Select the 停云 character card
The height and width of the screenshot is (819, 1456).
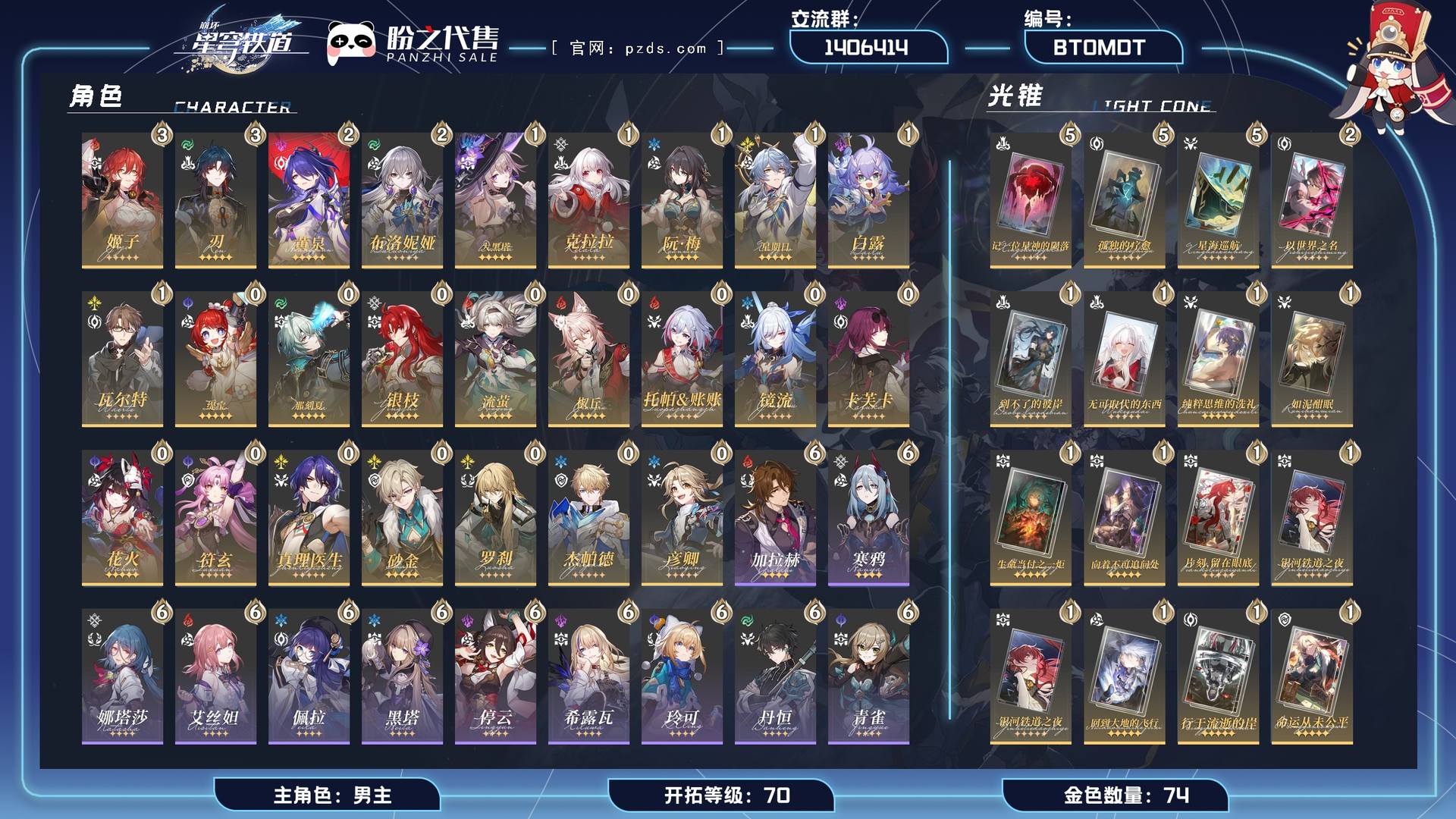coord(495,677)
